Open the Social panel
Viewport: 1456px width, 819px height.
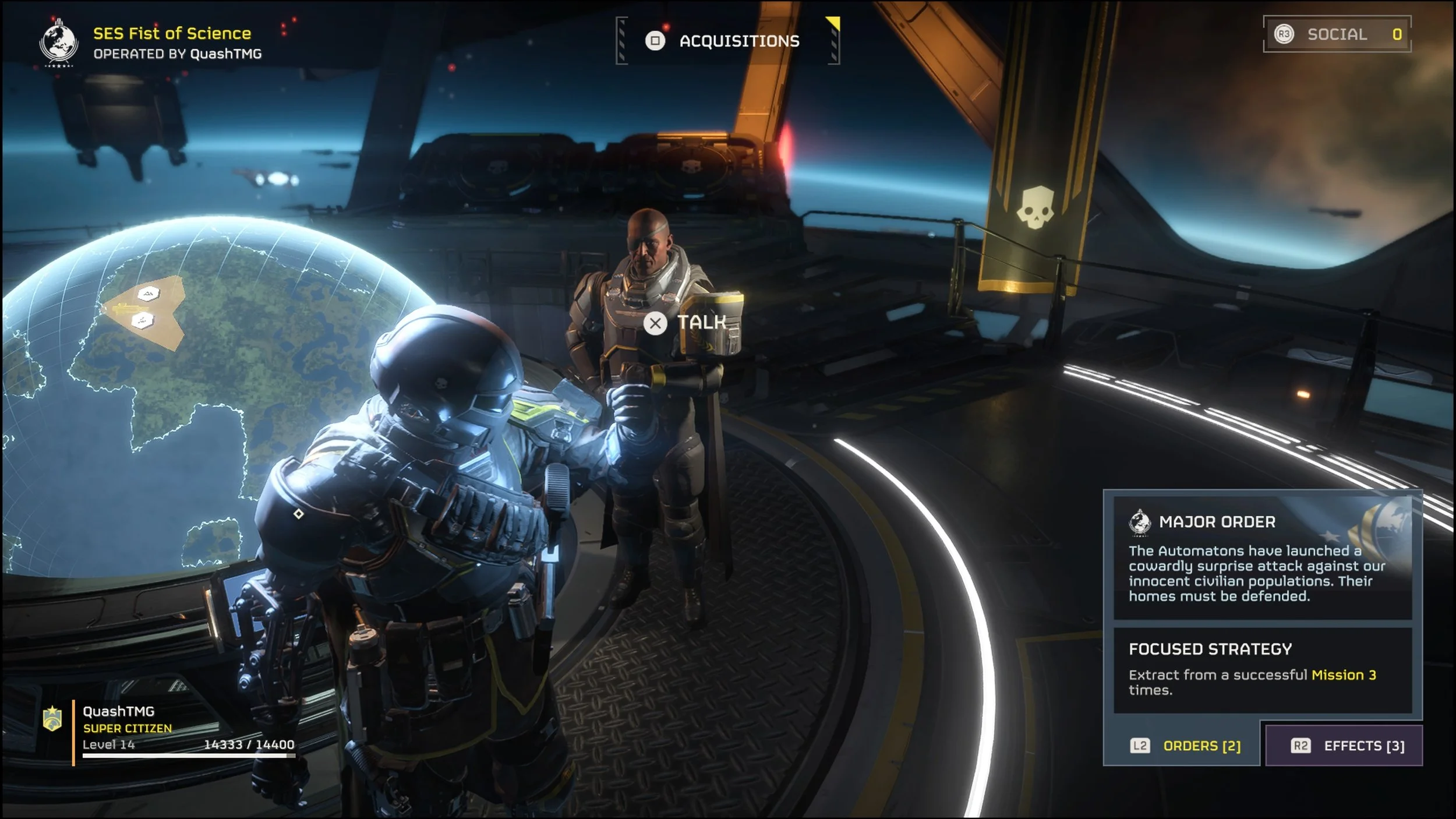pyautogui.click(x=1337, y=34)
